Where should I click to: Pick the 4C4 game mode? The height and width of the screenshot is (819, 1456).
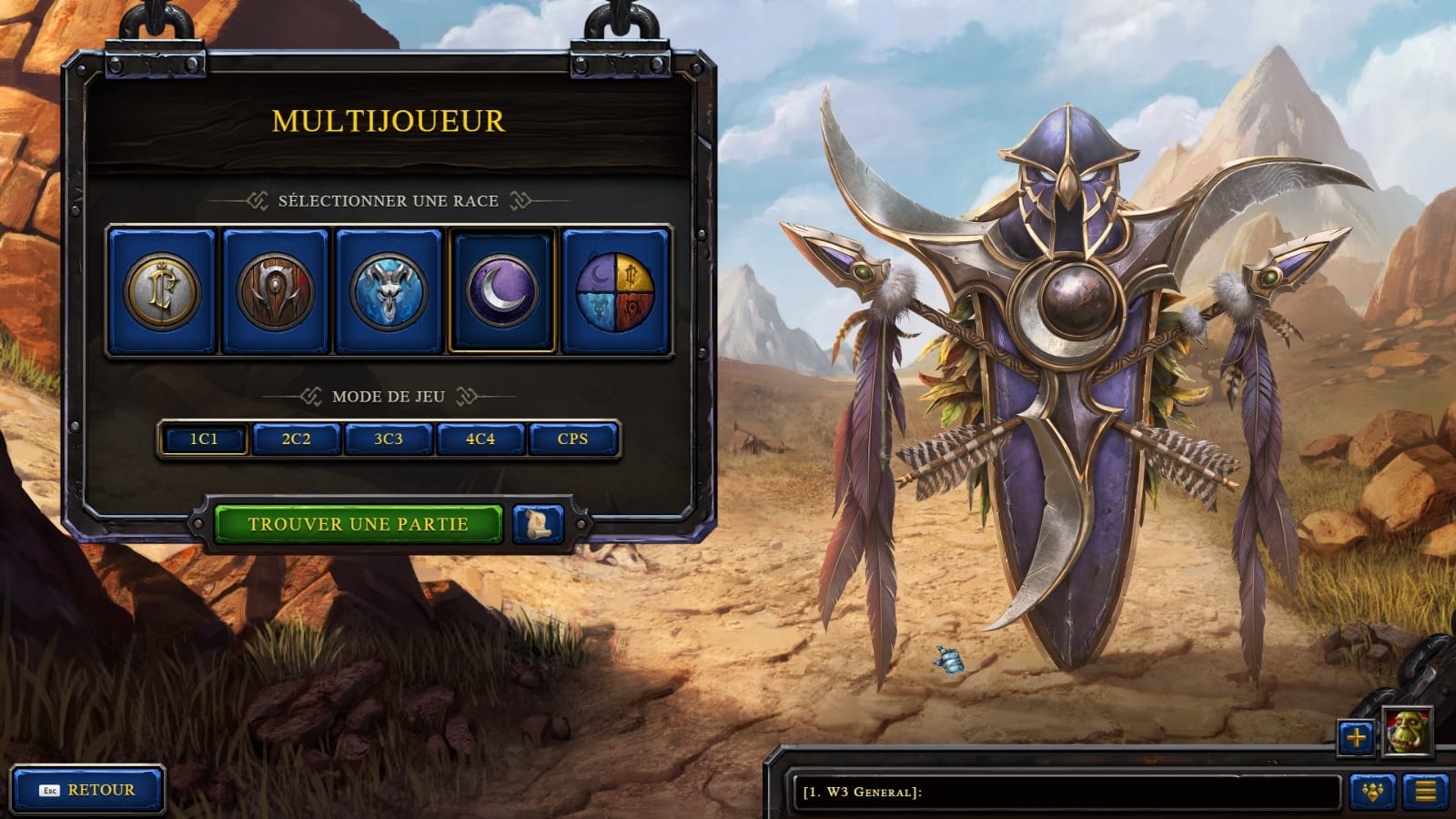pos(480,439)
